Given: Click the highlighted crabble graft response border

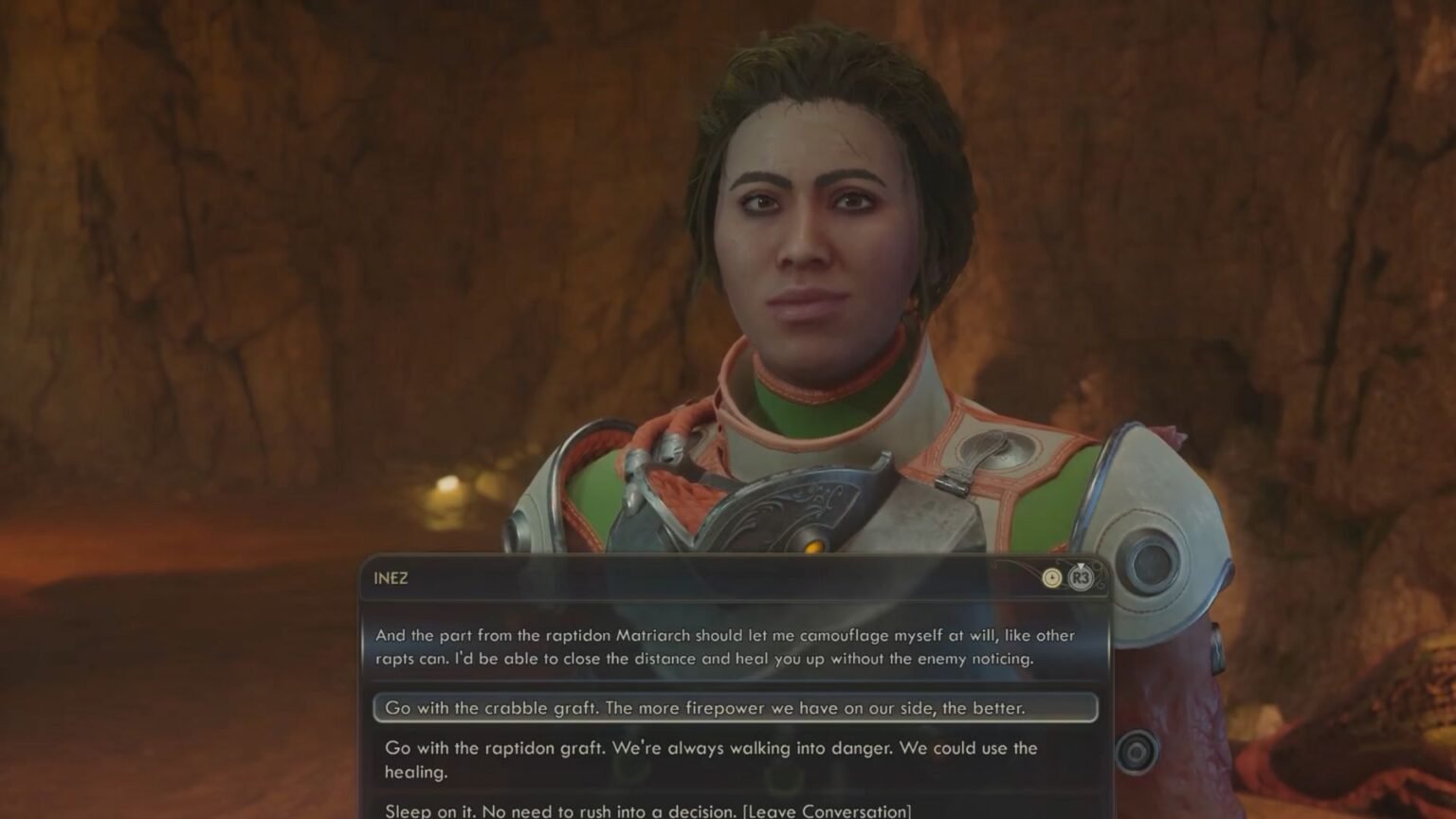Looking at the screenshot, I should point(381,708).
